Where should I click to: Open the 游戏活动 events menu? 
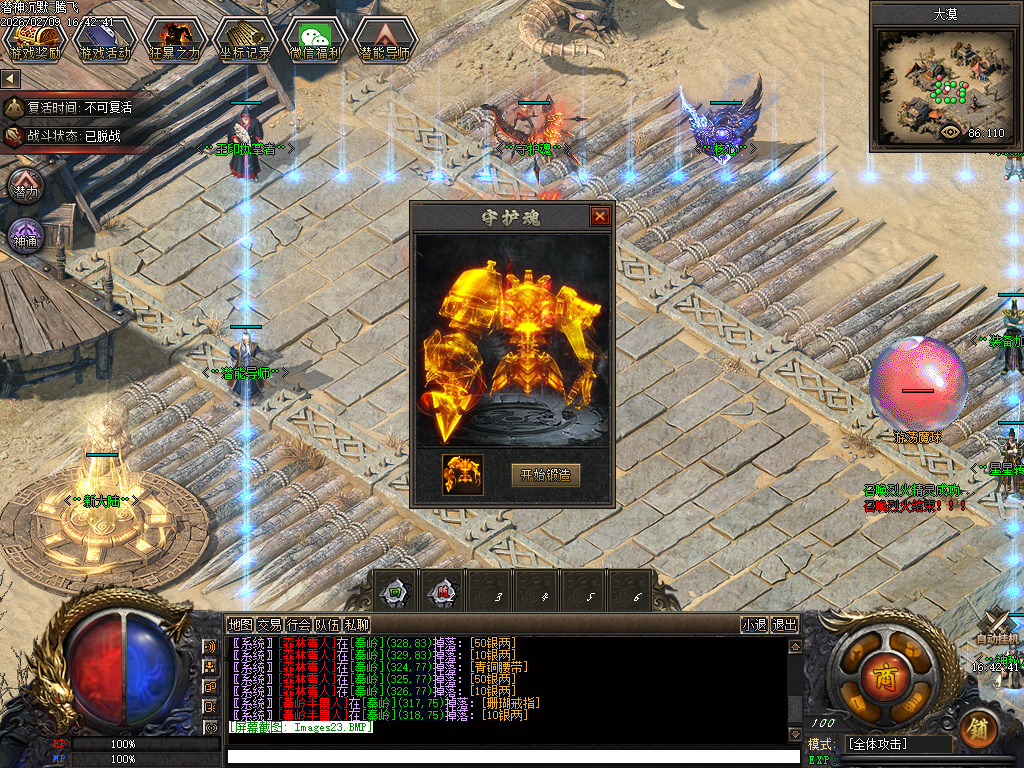point(105,40)
